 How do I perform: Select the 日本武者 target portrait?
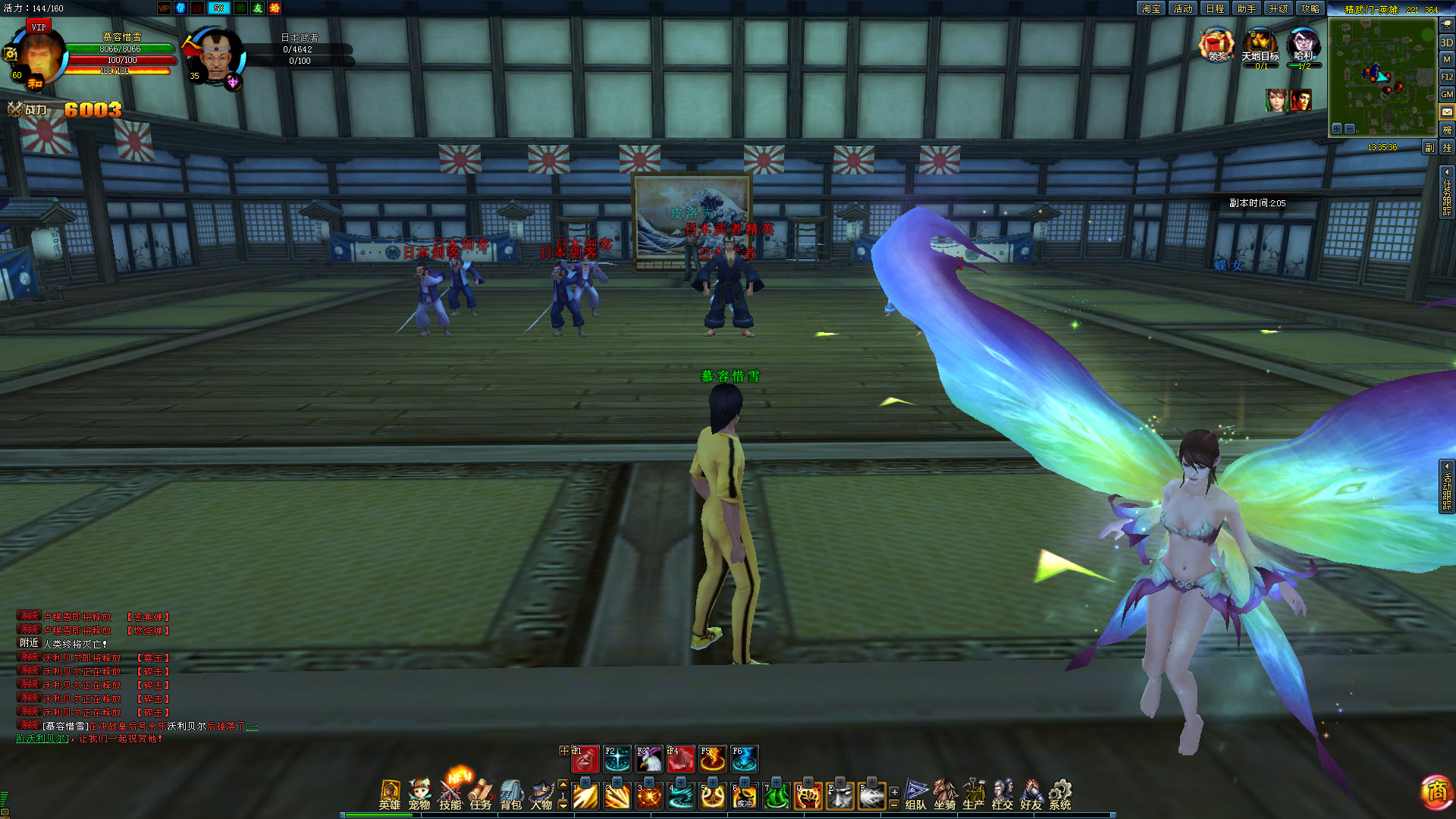pos(217,56)
